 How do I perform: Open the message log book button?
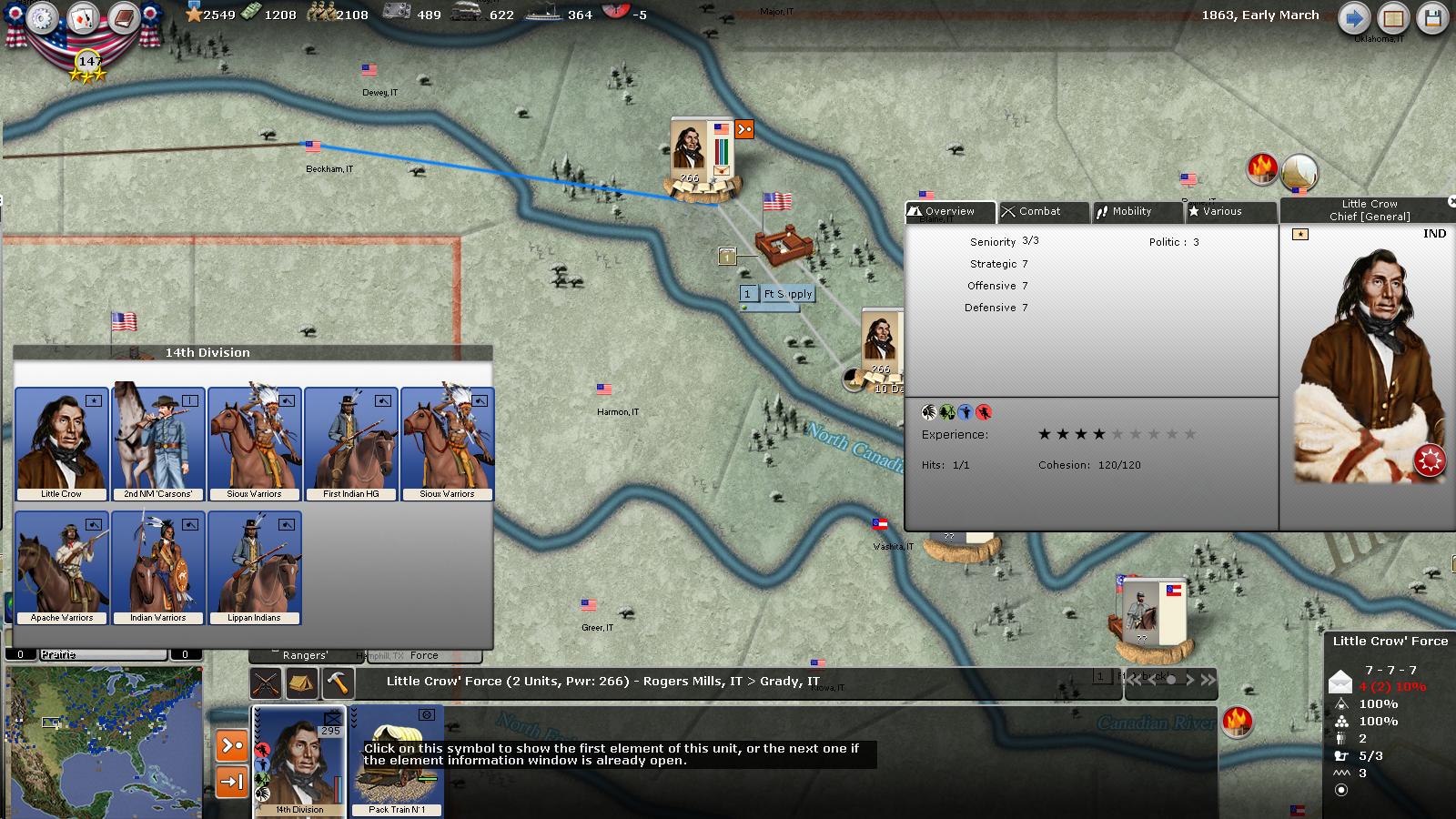pos(1393,19)
